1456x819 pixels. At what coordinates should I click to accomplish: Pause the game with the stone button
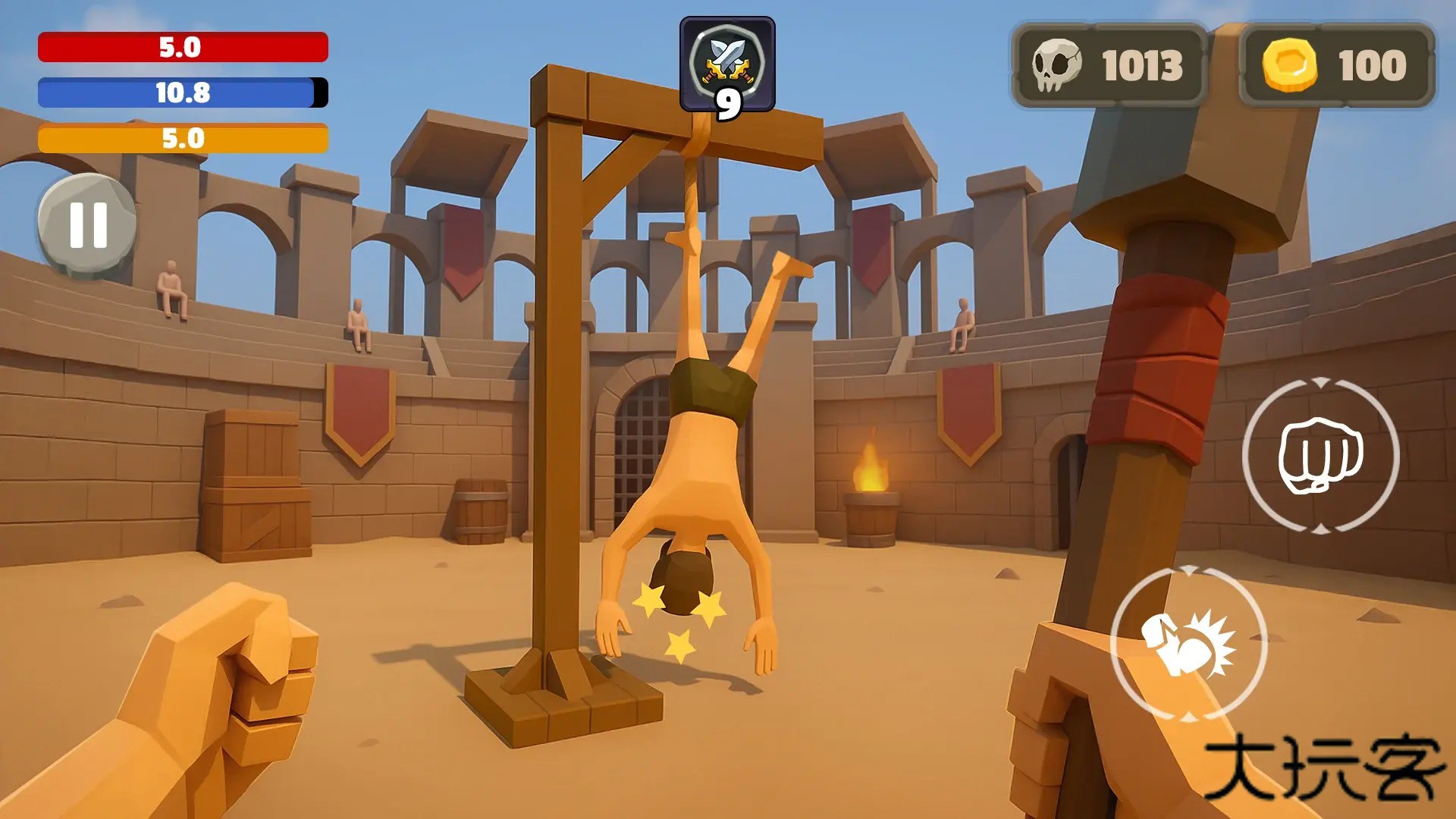[x=88, y=225]
